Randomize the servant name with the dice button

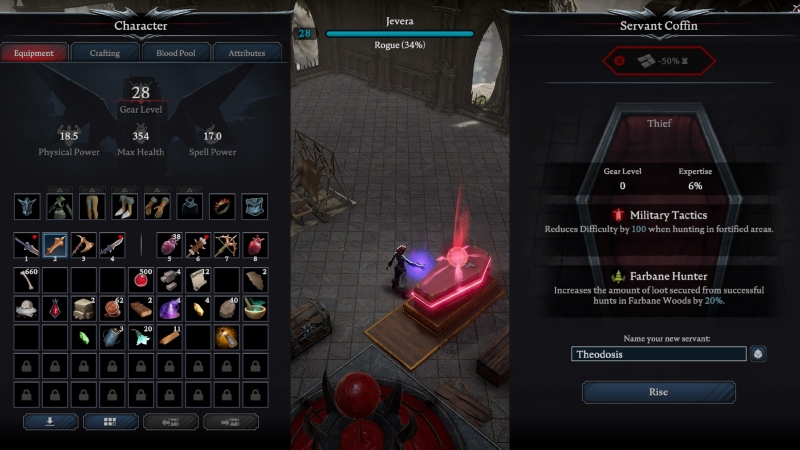pyautogui.click(x=759, y=354)
